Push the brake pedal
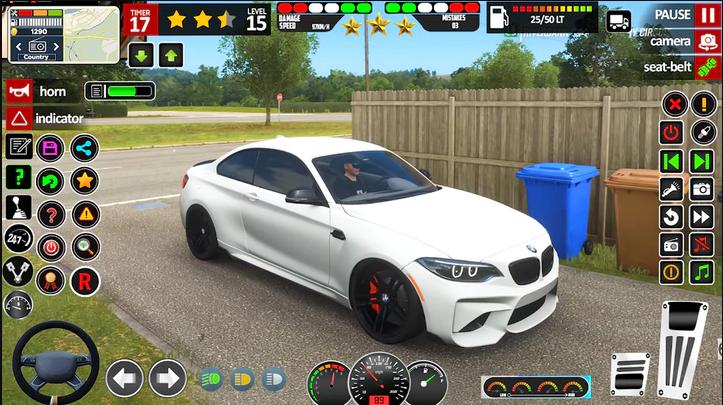 pos(630,375)
